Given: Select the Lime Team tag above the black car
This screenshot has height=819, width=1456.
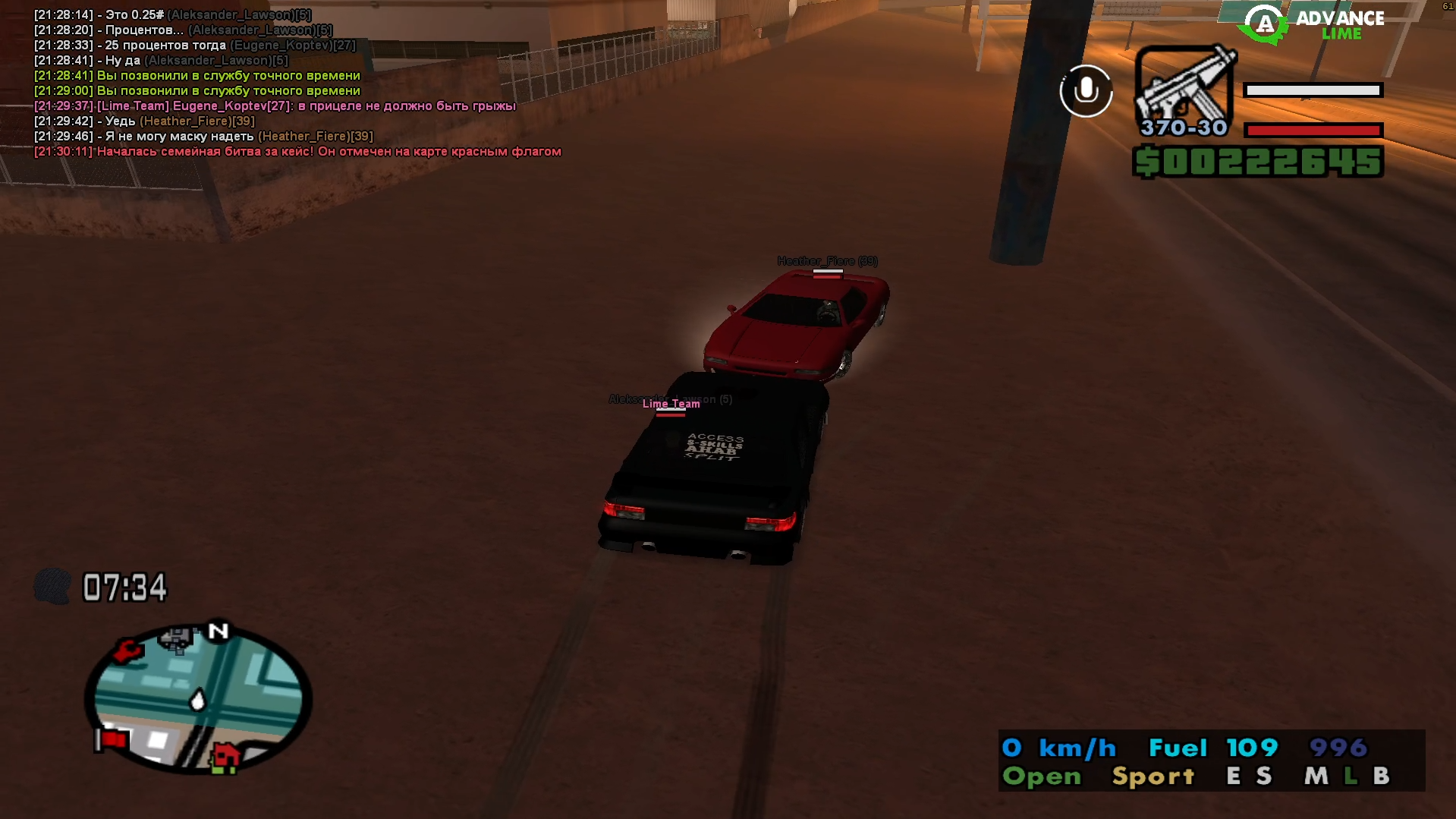Looking at the screenshot, I should 671,403.
